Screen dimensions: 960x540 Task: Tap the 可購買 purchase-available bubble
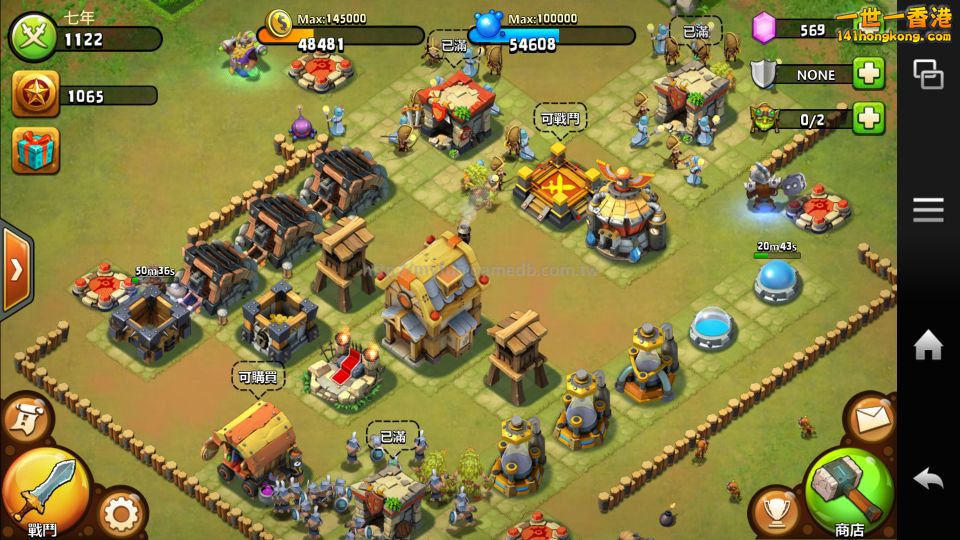(259, 378)
